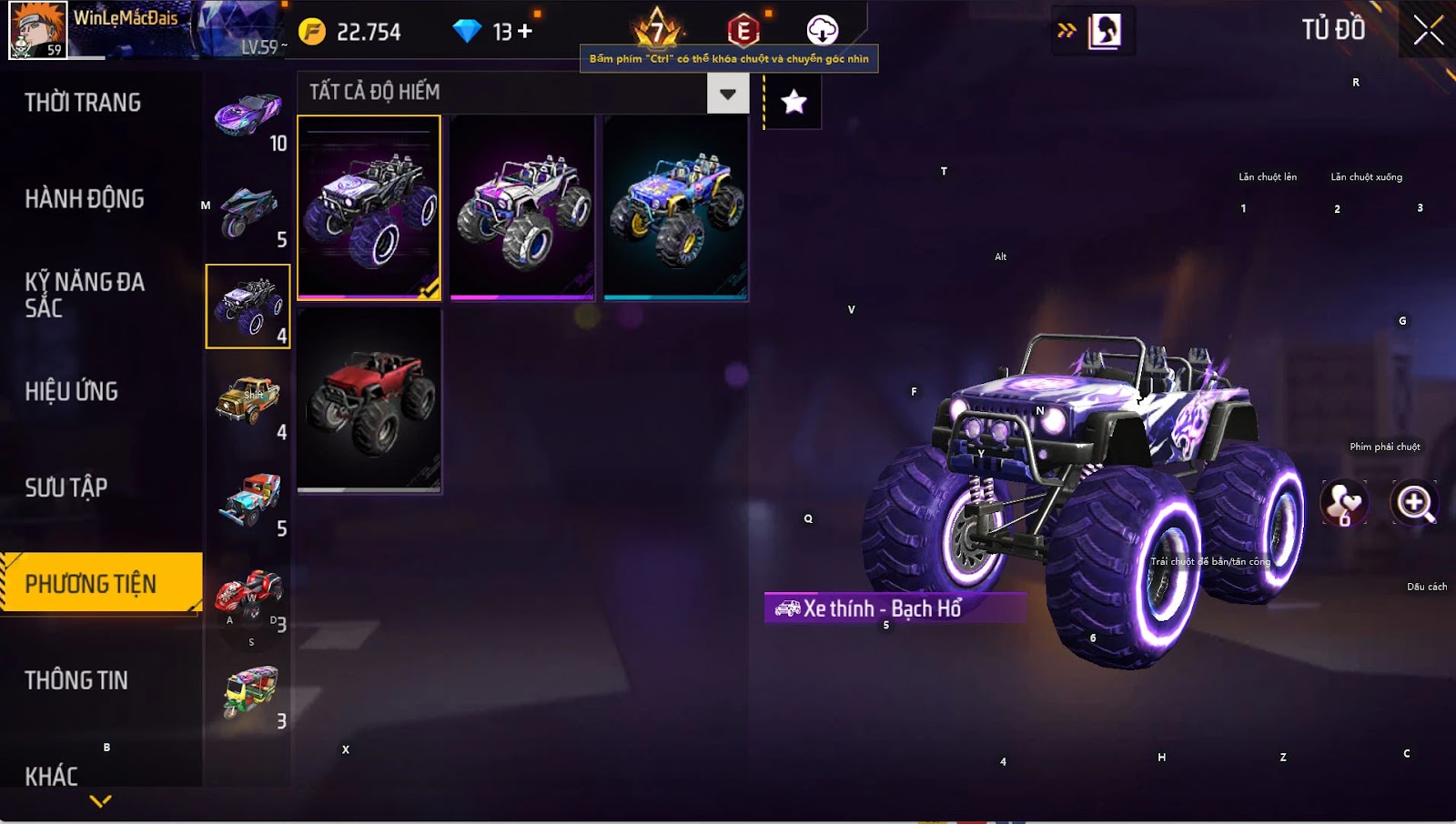The width and height of the screenshot is (1456, 824).
Task: Expand more categories with the down arrow
Action: click(x=100, y=801)
